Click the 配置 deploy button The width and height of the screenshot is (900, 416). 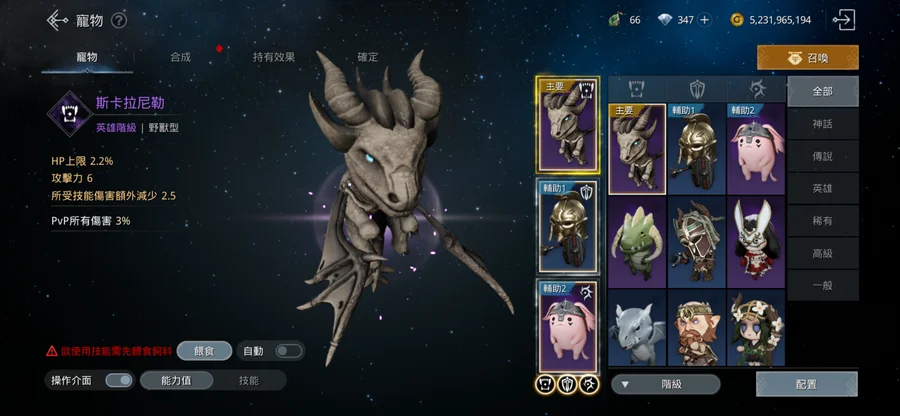click(x=806, y=384)
